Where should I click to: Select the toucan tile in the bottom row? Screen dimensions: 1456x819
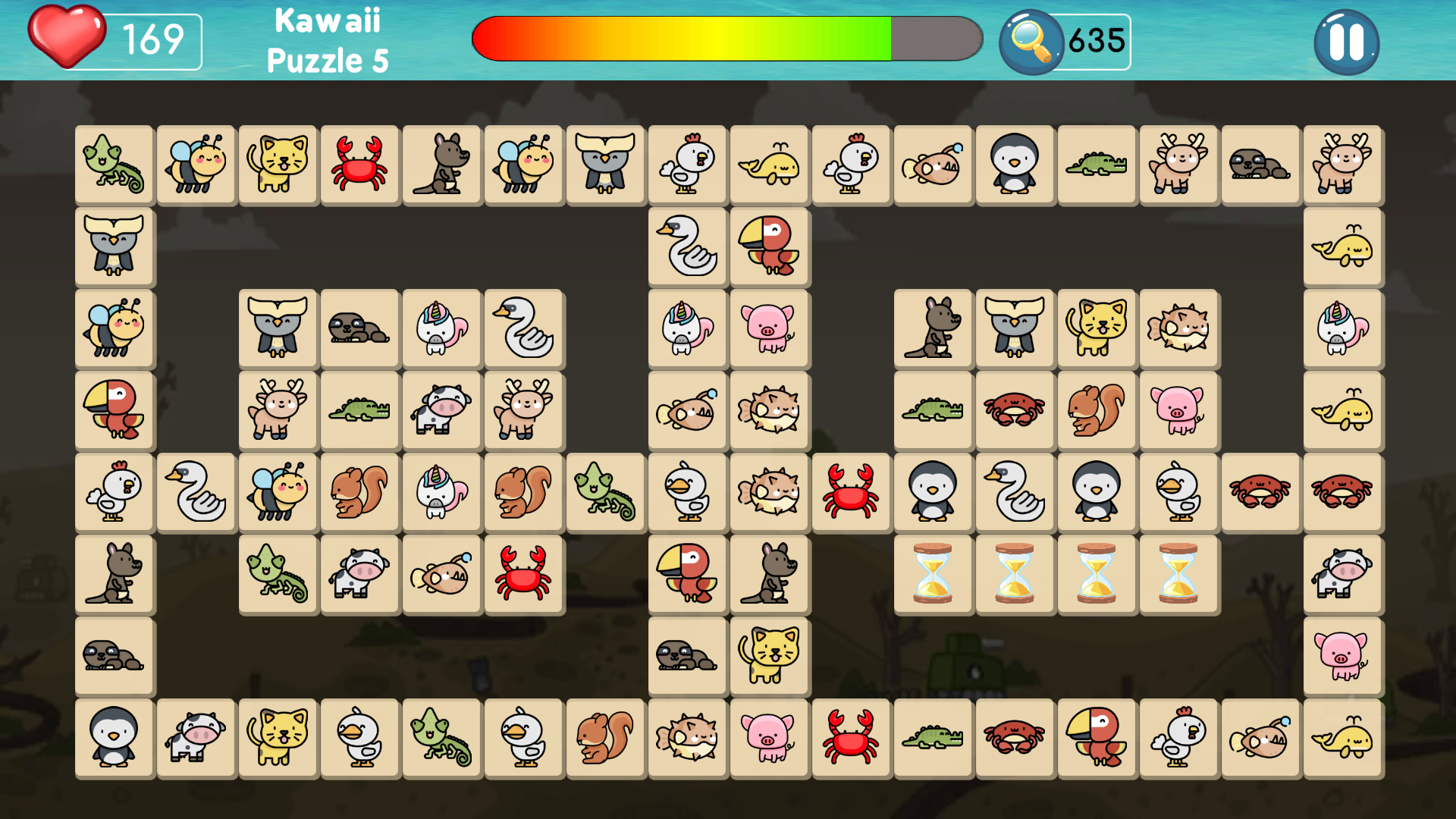tap(1097, 738)
